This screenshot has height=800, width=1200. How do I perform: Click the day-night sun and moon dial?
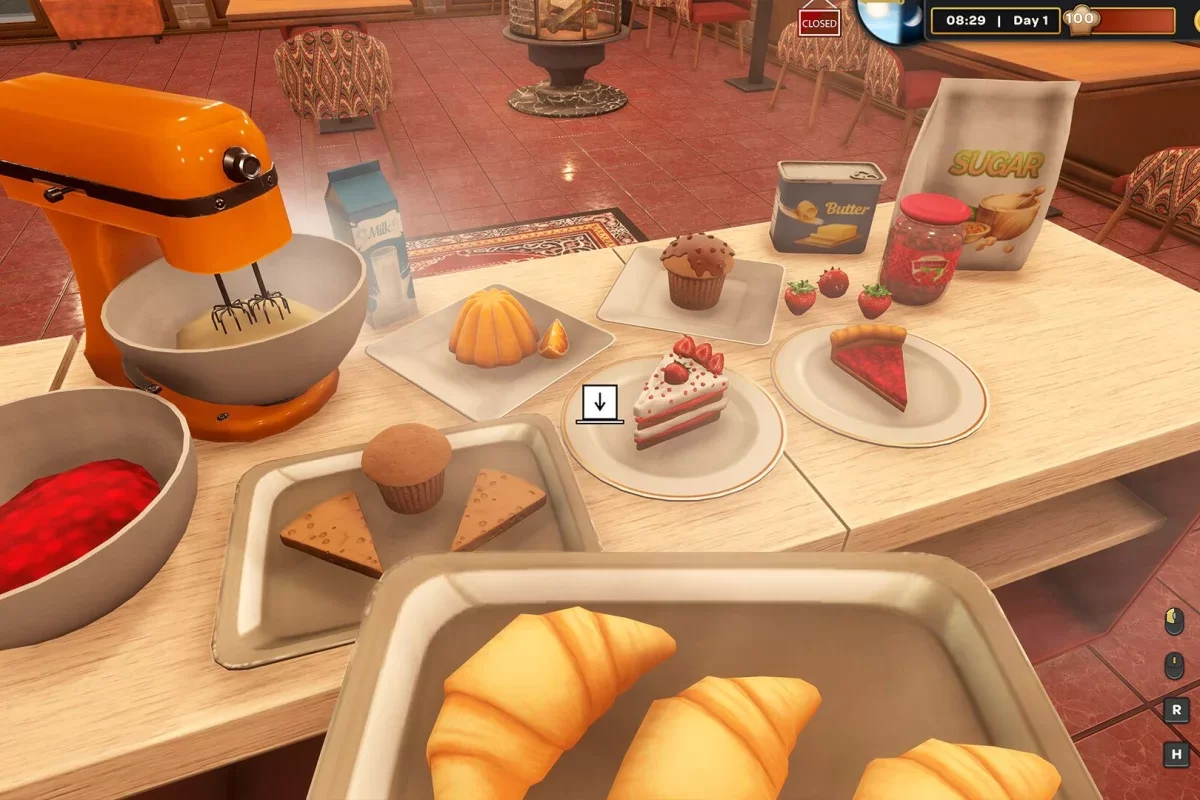click(x=887, y=20)
